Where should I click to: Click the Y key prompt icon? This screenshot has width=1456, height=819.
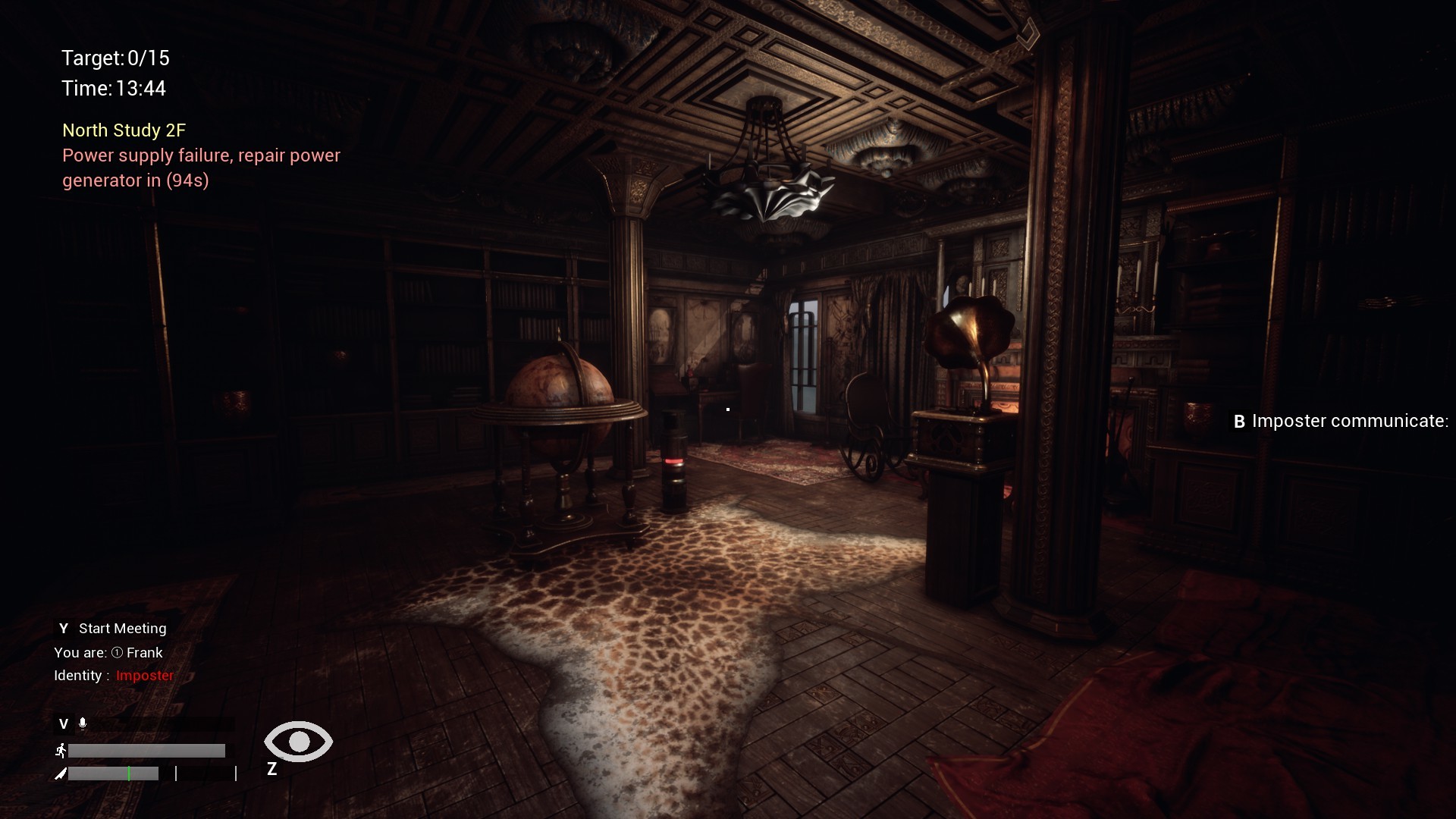(x=64, y=628)
